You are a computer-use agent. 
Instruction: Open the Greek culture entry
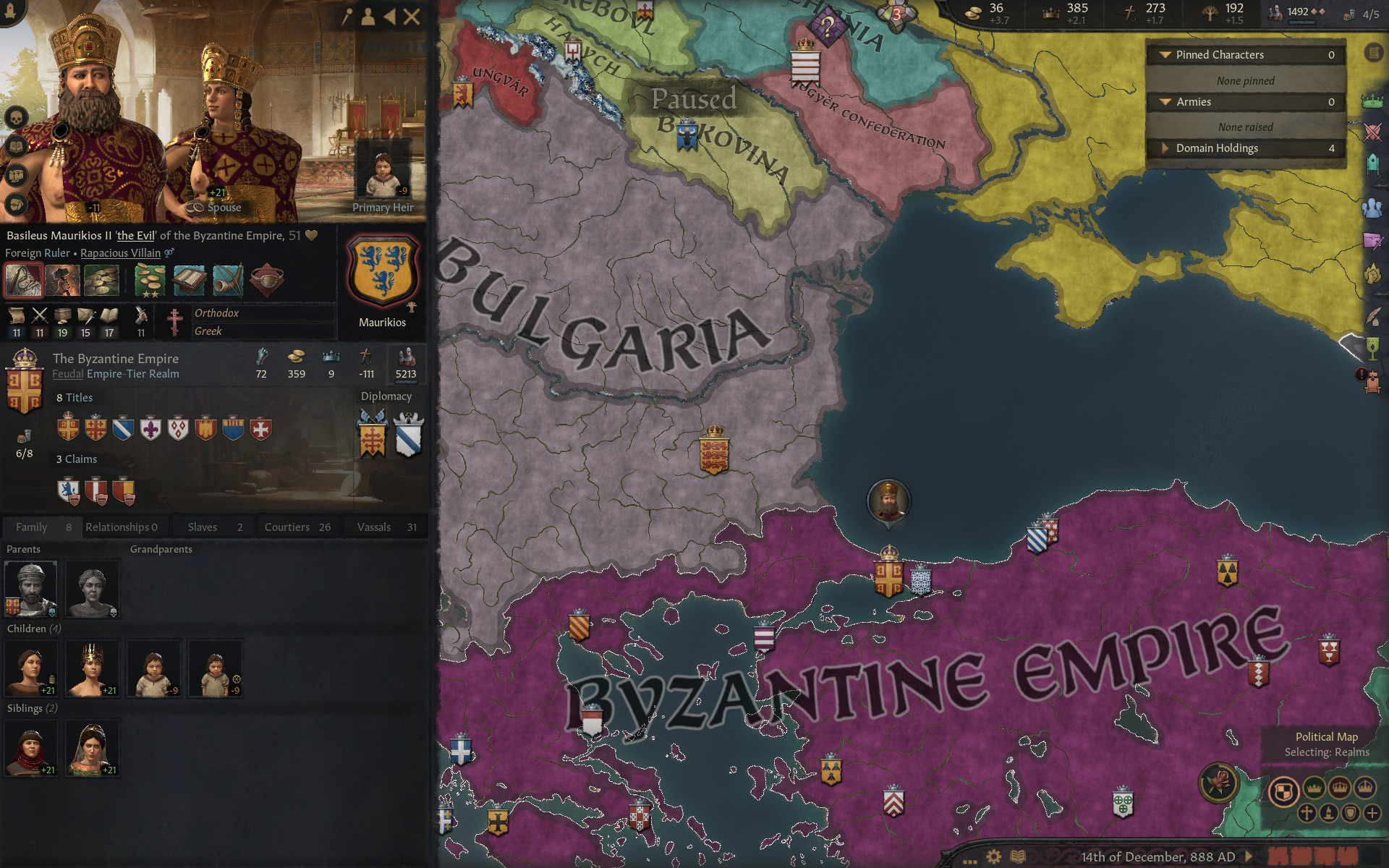tap(208, 331)
